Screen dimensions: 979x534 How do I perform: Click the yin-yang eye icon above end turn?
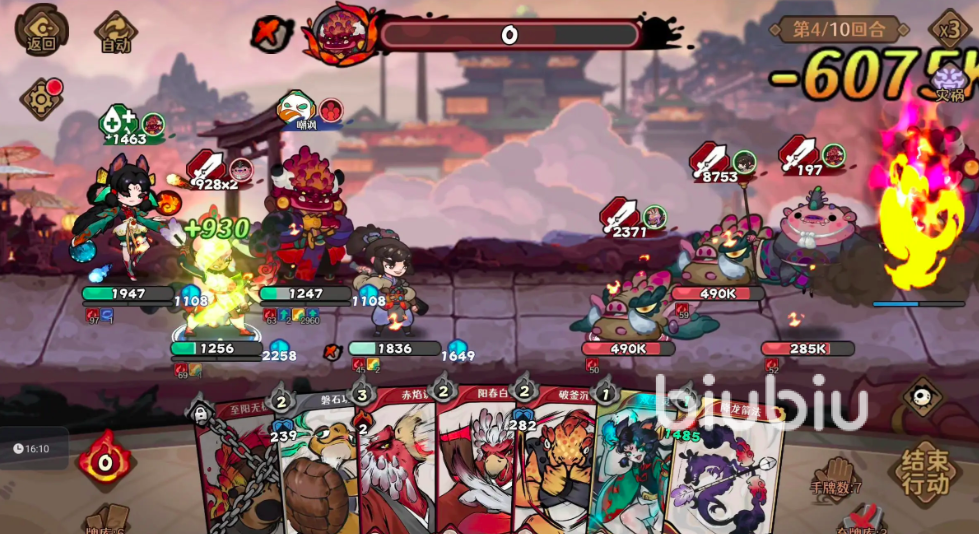pos(921,397)
